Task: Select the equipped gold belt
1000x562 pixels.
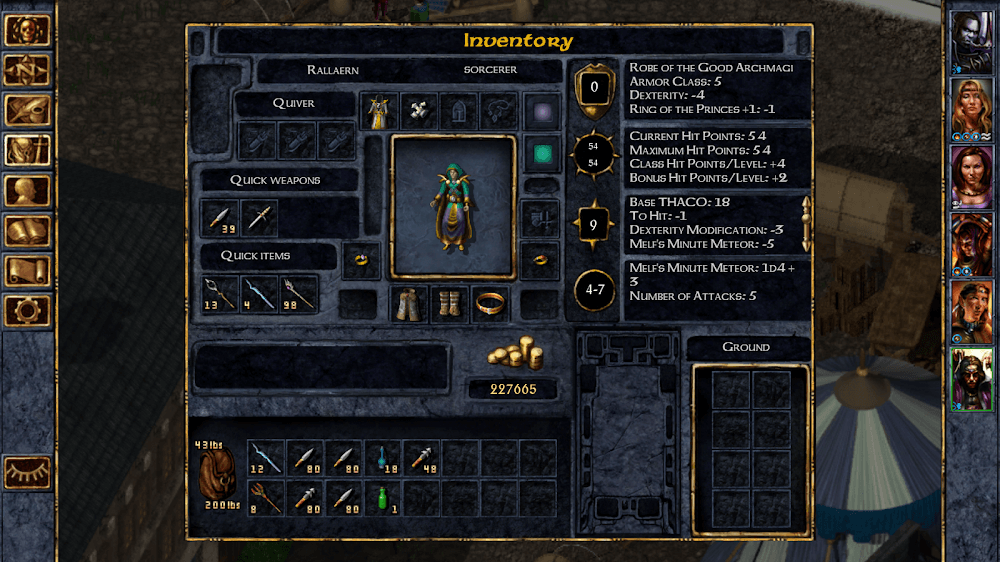Action: (489, 302)
